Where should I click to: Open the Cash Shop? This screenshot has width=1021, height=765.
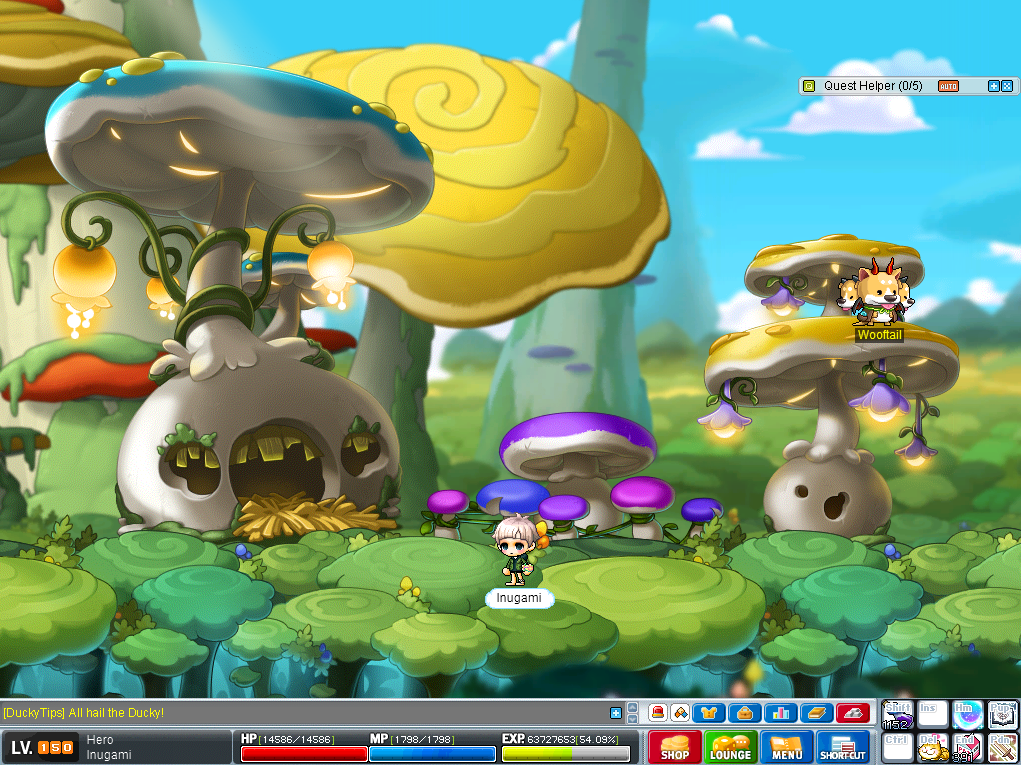(674, 747)
